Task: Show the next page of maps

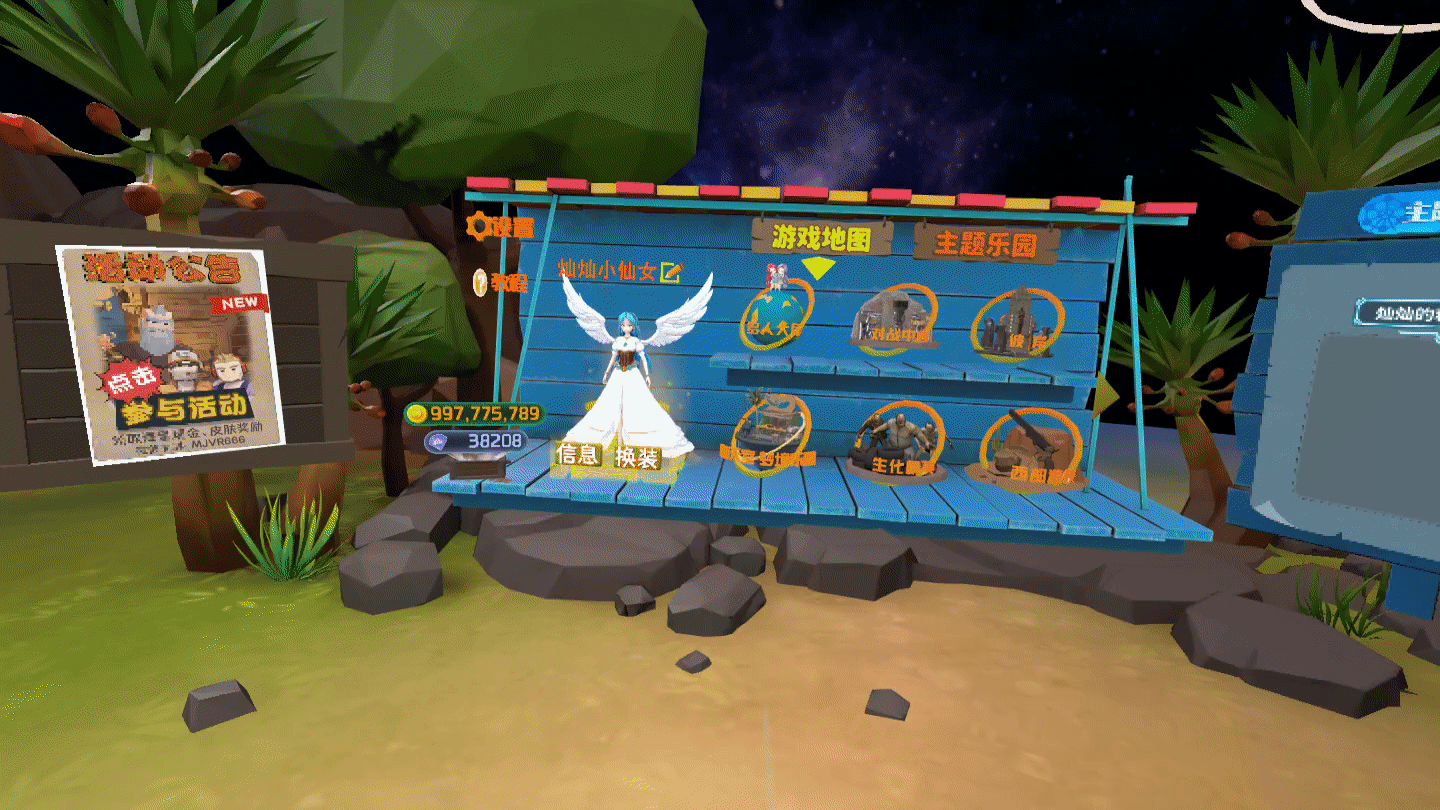Action: tap(1104, 395)
